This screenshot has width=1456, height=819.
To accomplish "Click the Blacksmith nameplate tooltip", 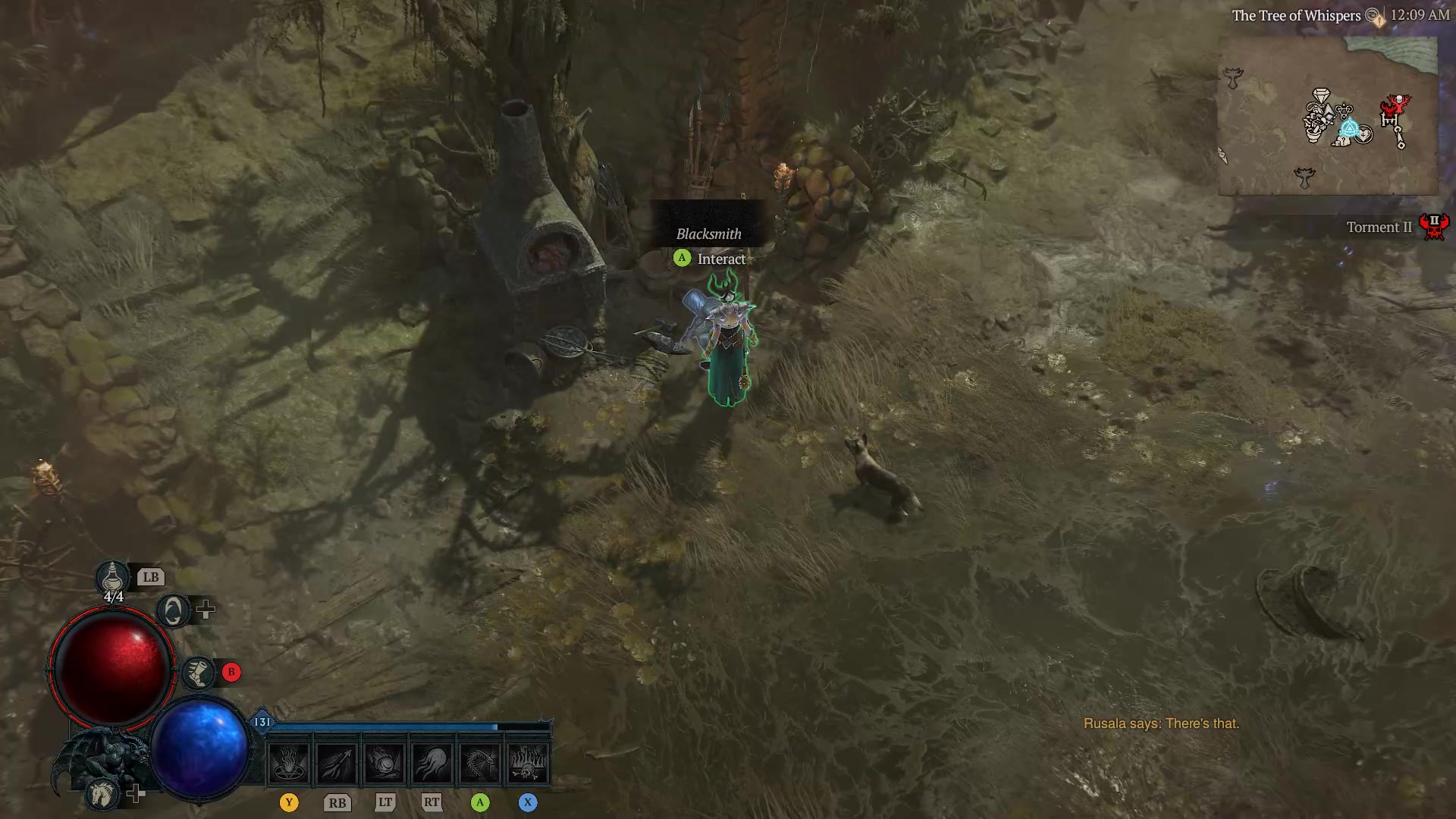I will 708,234.
